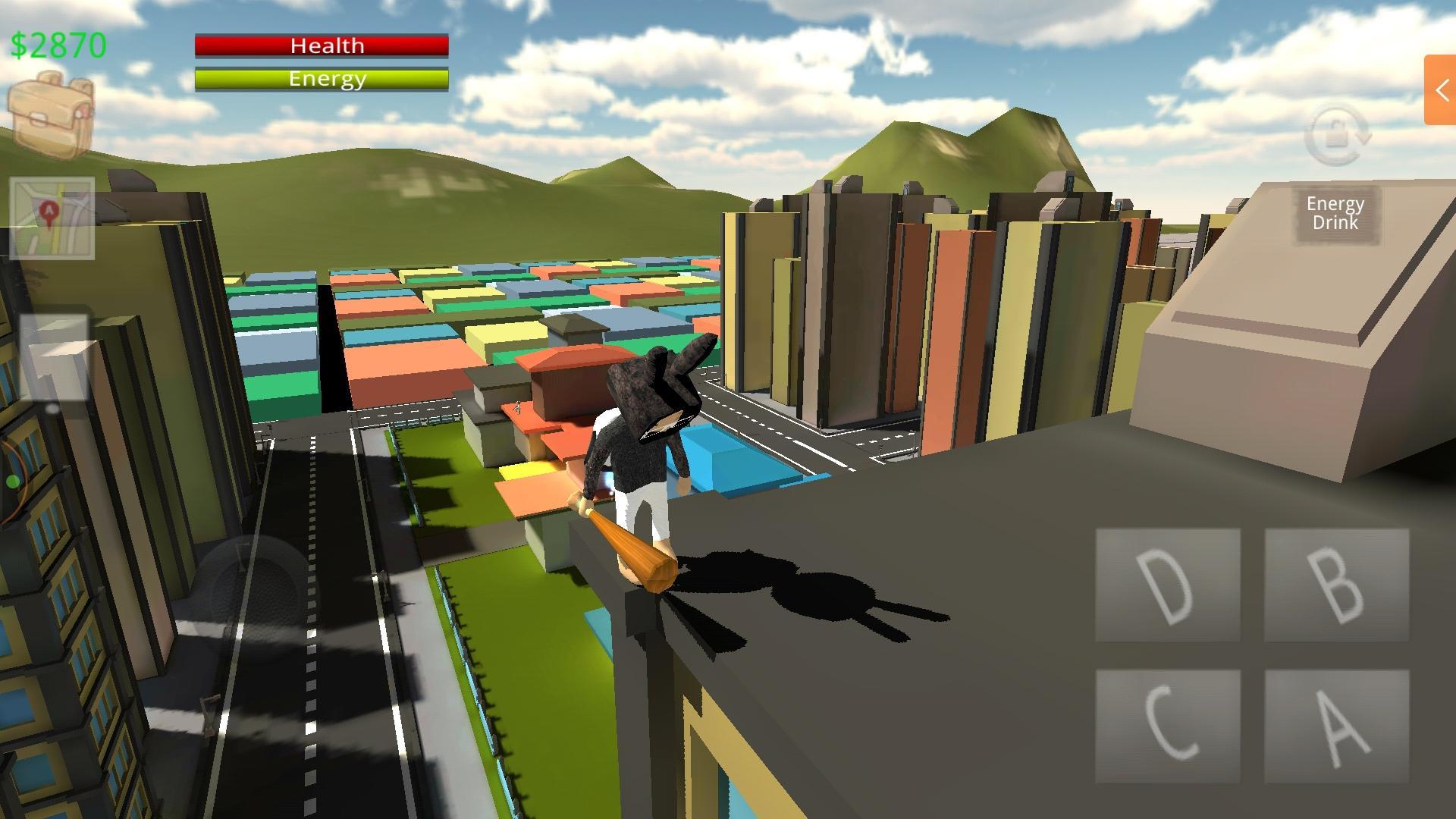Open the minimap in the top left
Image resolution: width=1456 pixels, height=819 pixels.
pyautogui.click(x=53, y=220)
